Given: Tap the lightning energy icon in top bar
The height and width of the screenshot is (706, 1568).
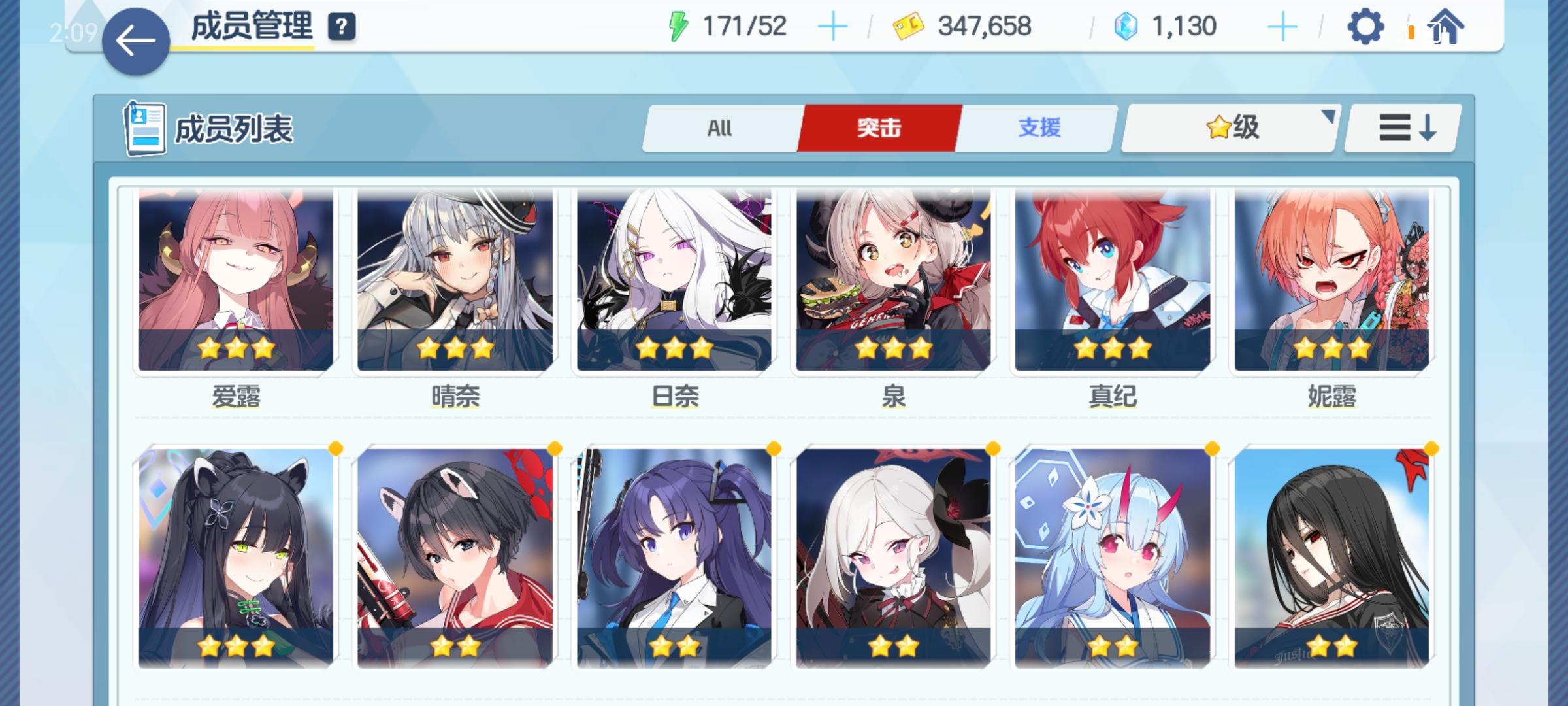Looking at the screenshot, I should (x=679, y=27).
